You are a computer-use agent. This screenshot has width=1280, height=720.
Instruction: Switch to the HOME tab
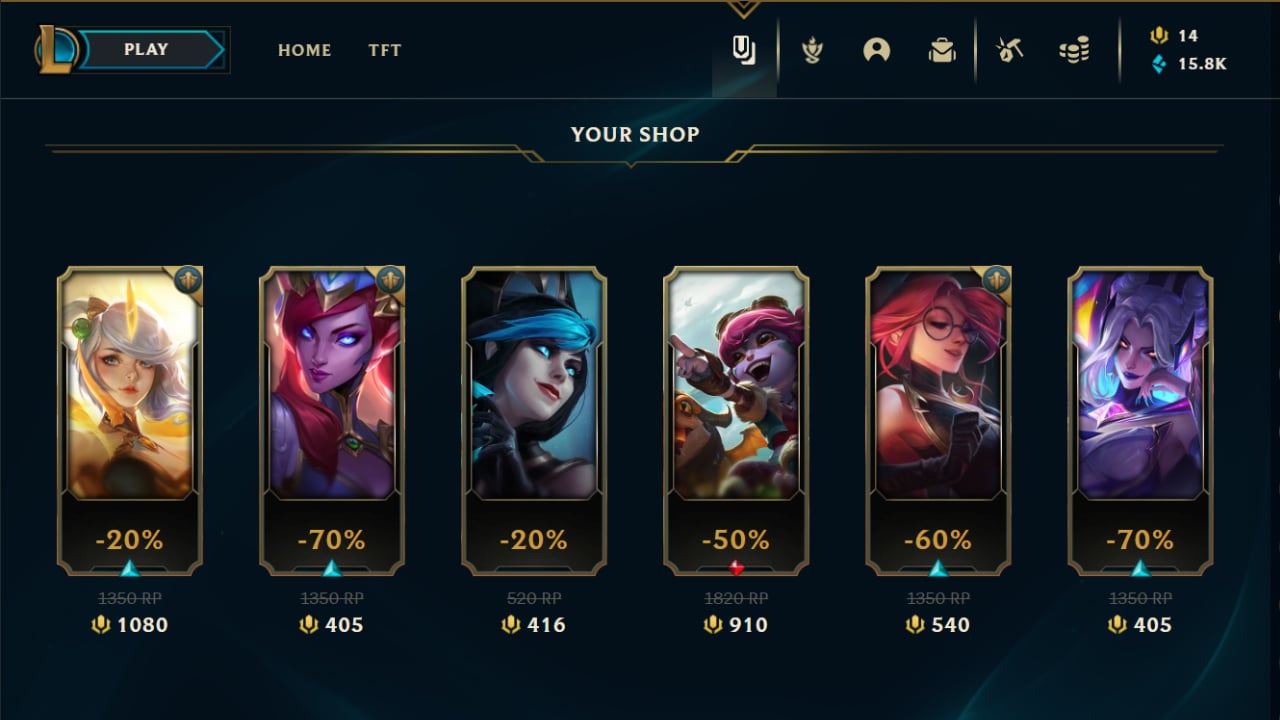[304, 50]
